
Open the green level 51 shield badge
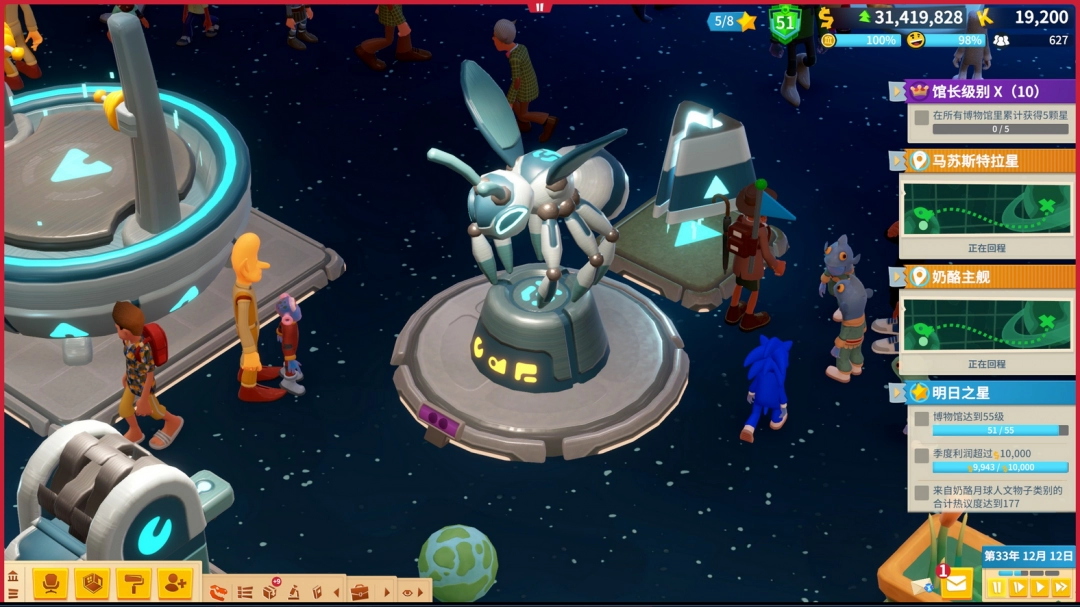tap(785, 22)
